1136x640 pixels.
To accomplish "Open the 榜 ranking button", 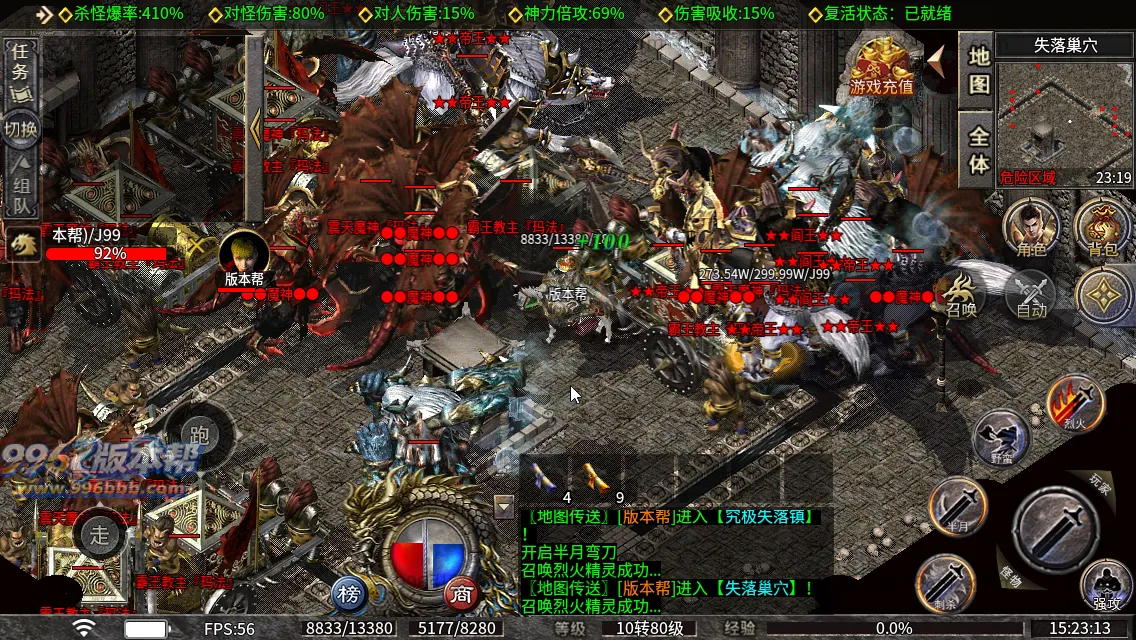I will pos(349,591).
